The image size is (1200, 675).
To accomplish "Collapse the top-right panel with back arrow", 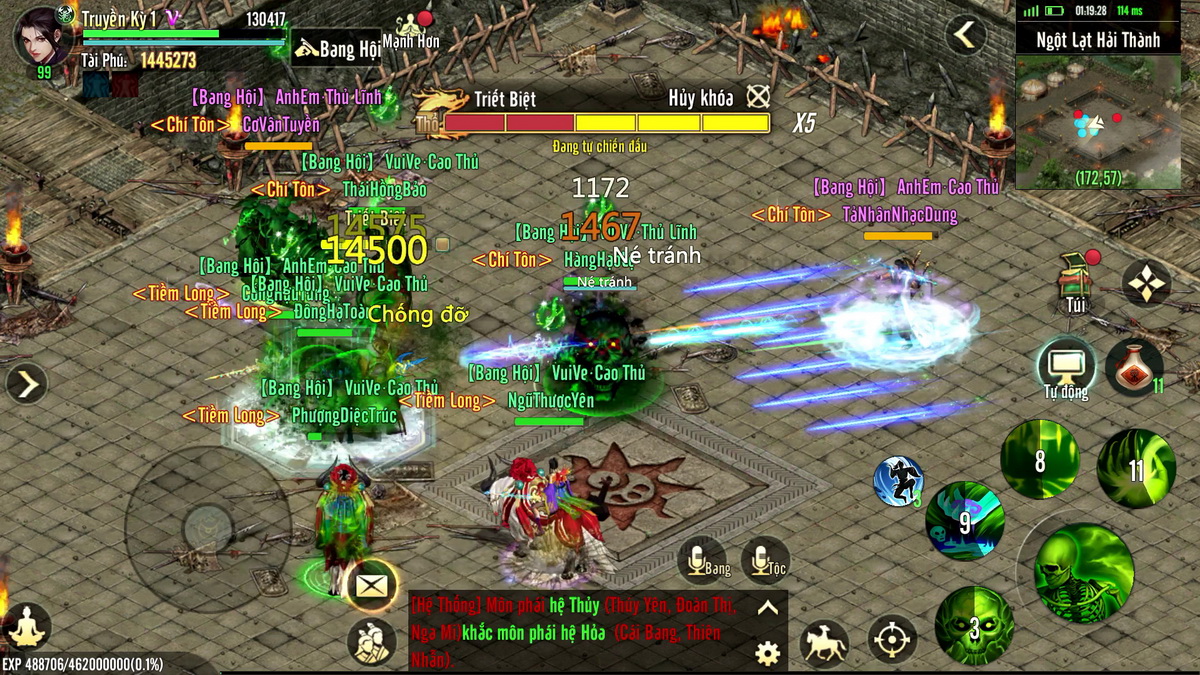I will [x=965, y=36].
